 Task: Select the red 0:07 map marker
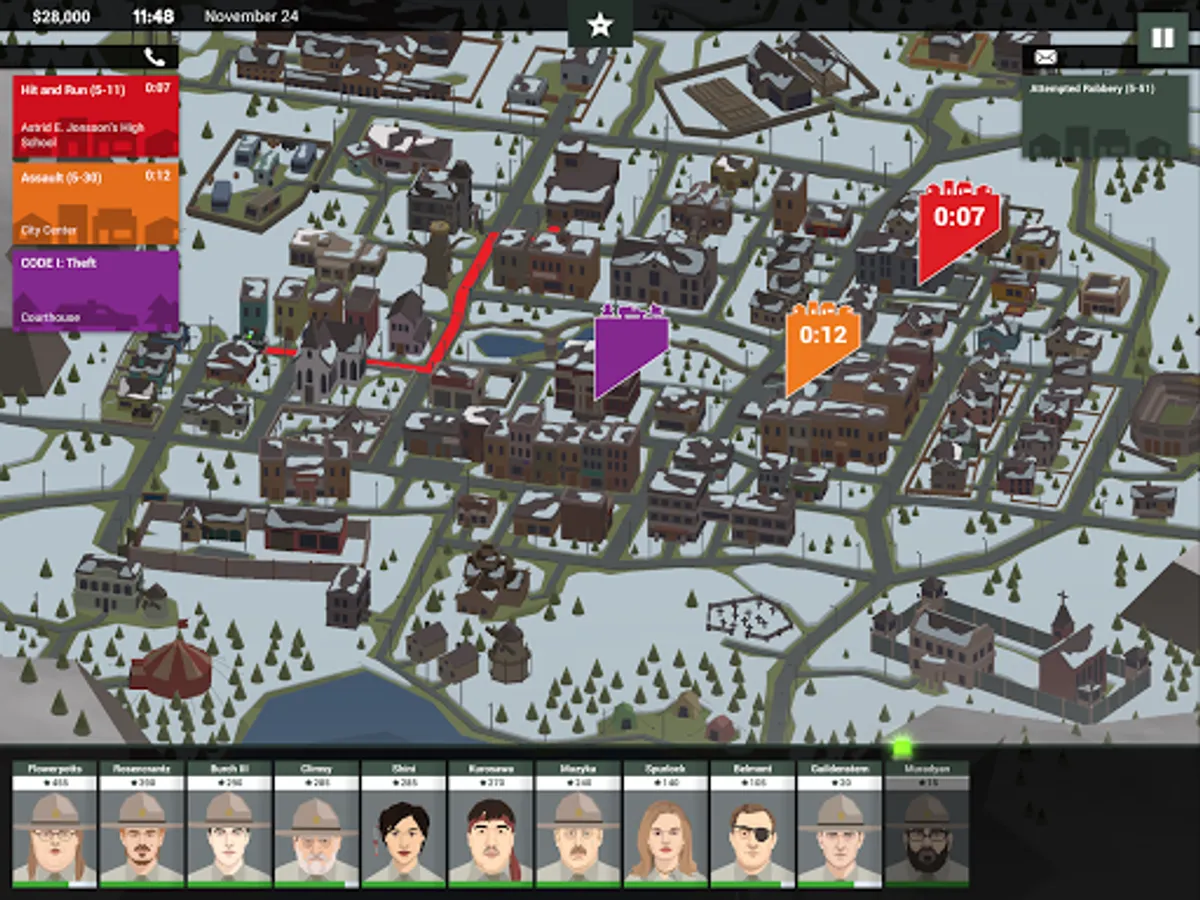click(957, 225)
